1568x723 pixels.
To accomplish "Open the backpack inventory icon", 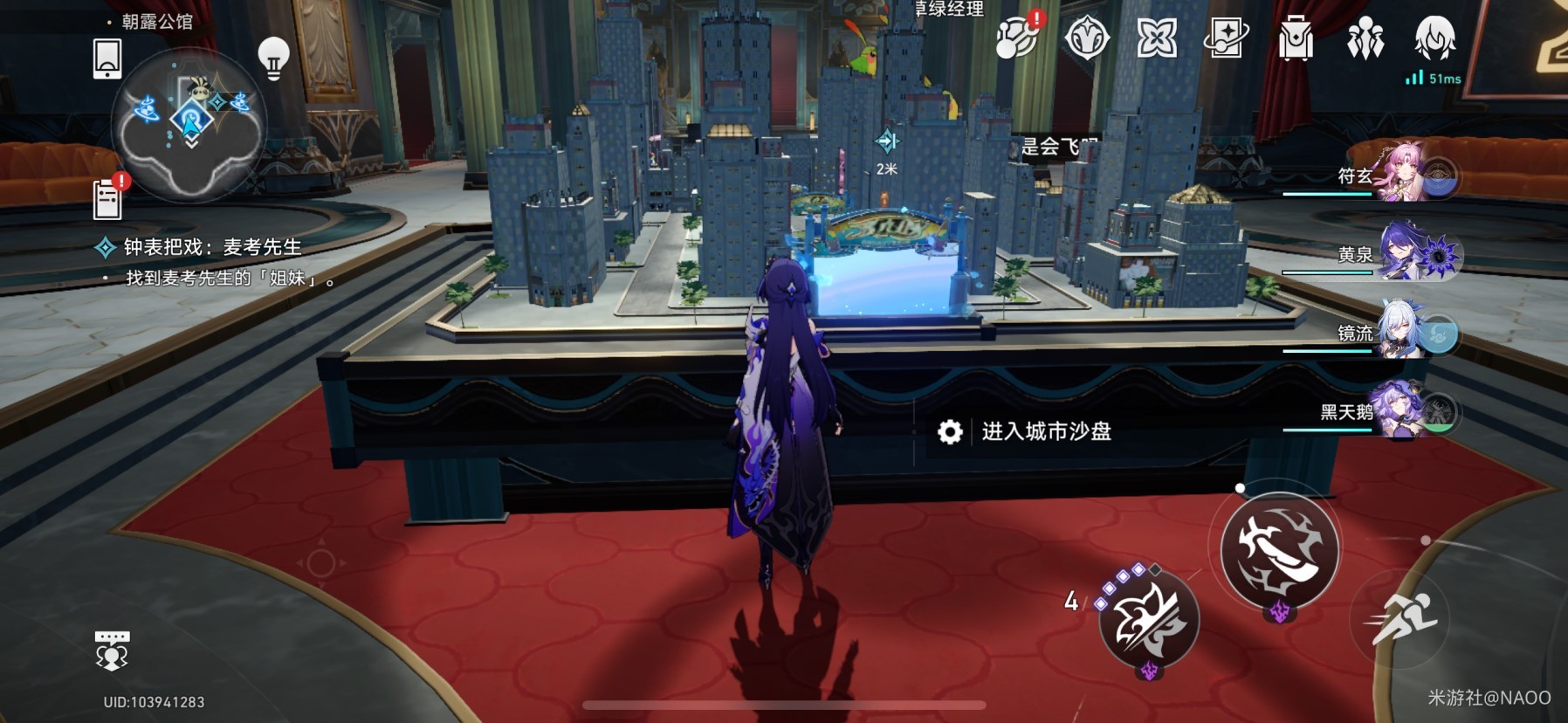I will [1296, 39].
